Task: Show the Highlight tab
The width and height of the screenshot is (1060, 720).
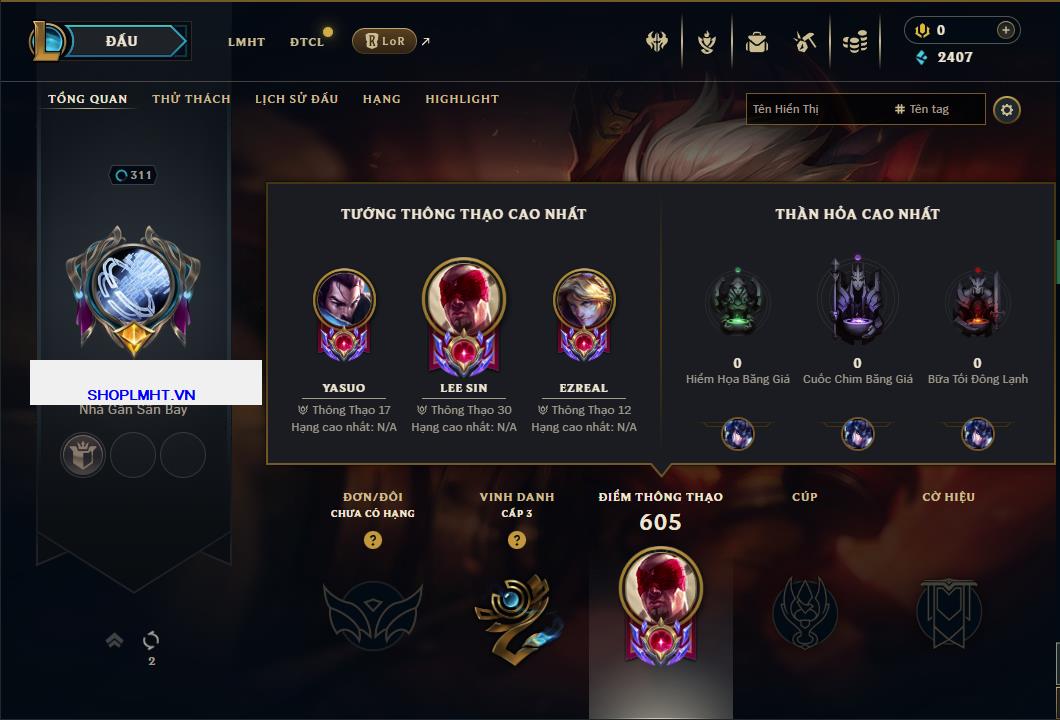Action: 461,99
